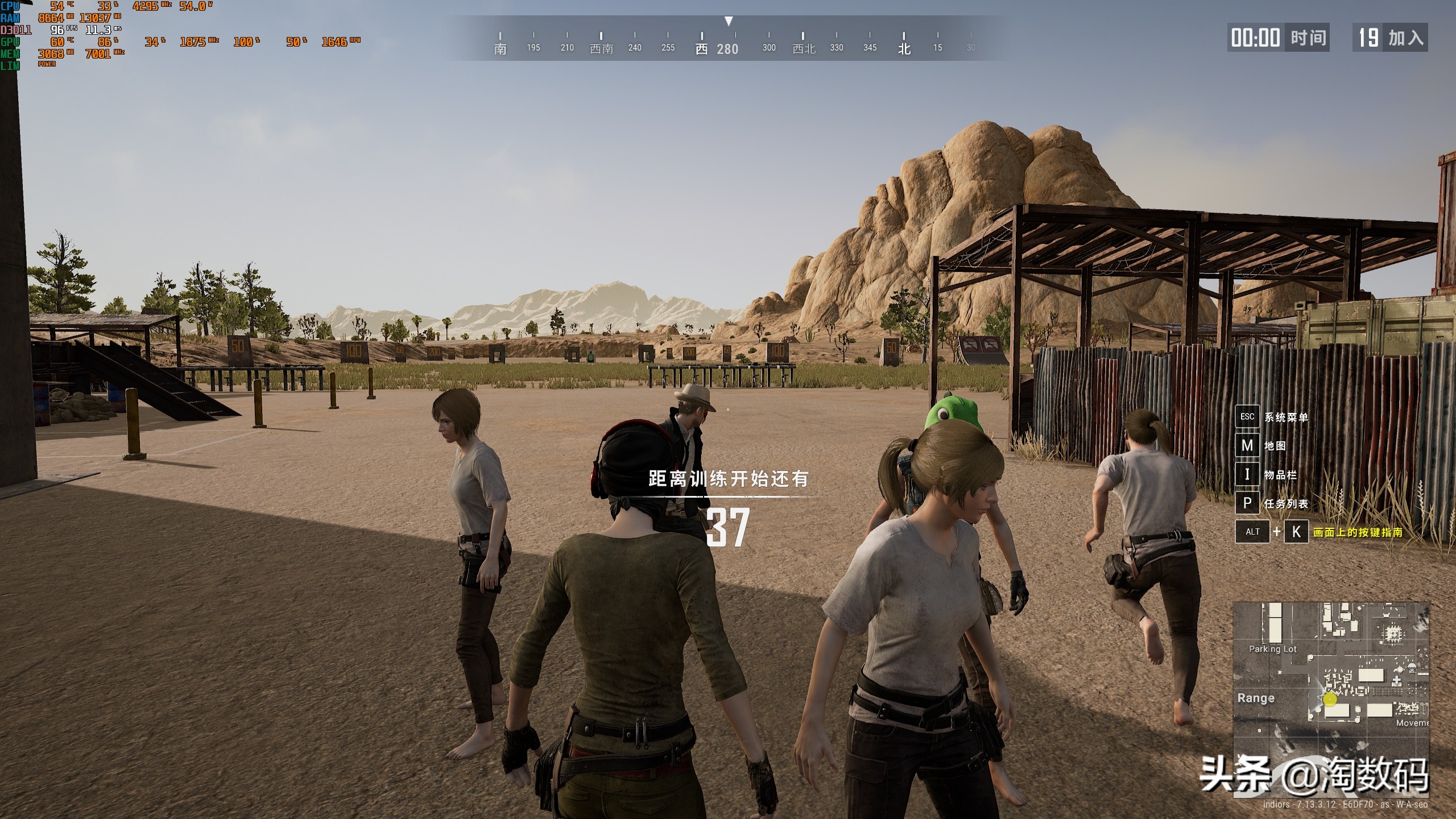The height and width of the screenshot is (819, 1456).
Task: Select the yellow player marker on minimap
Action: pyautogui.click(x=1330, y=700)
